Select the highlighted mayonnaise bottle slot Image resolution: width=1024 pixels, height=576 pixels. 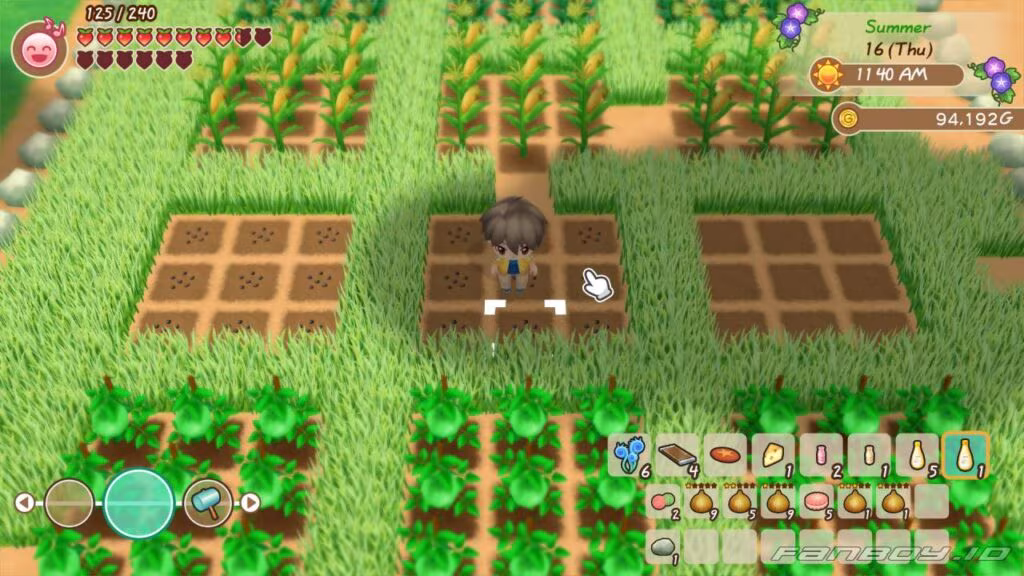point(966,456)
